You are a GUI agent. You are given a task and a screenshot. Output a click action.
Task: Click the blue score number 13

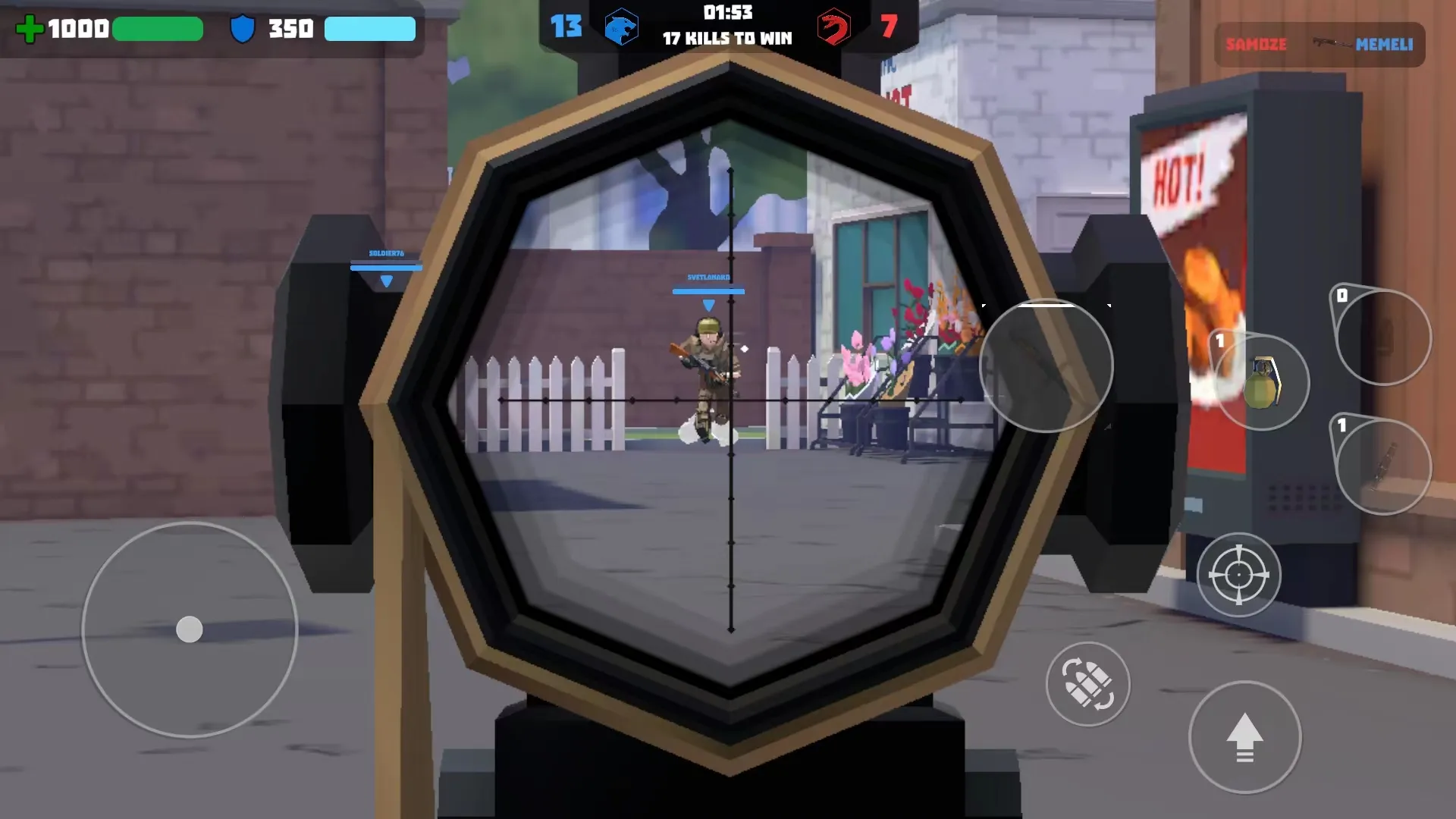pos(567,27)
